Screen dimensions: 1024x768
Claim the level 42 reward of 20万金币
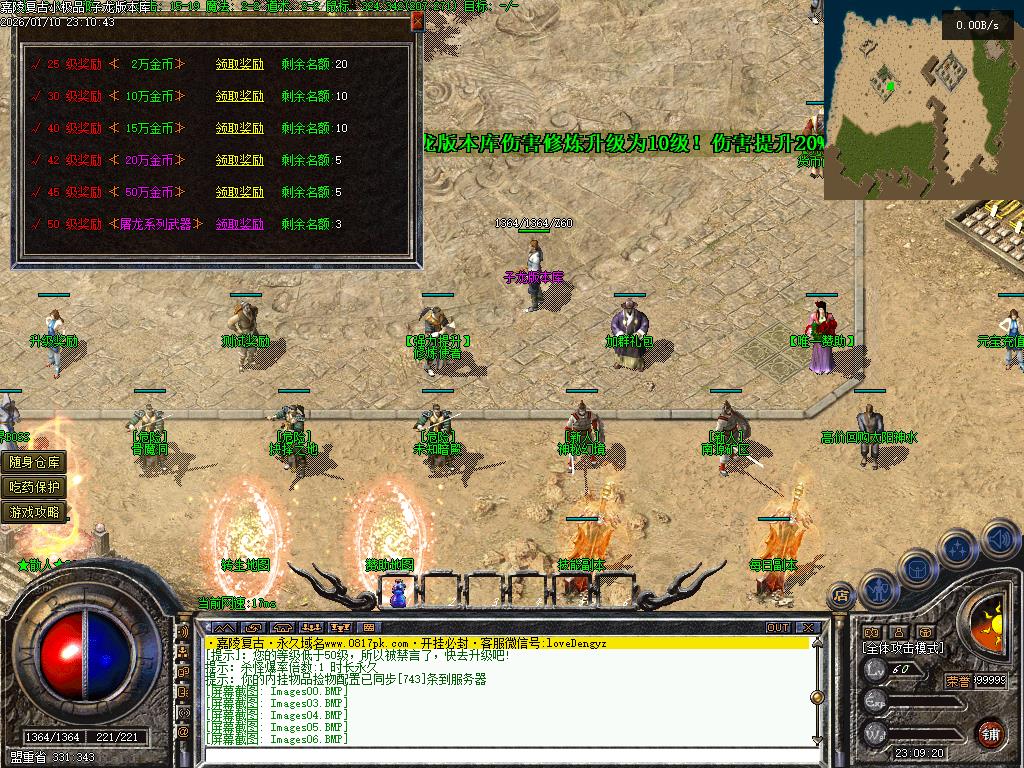240,160
